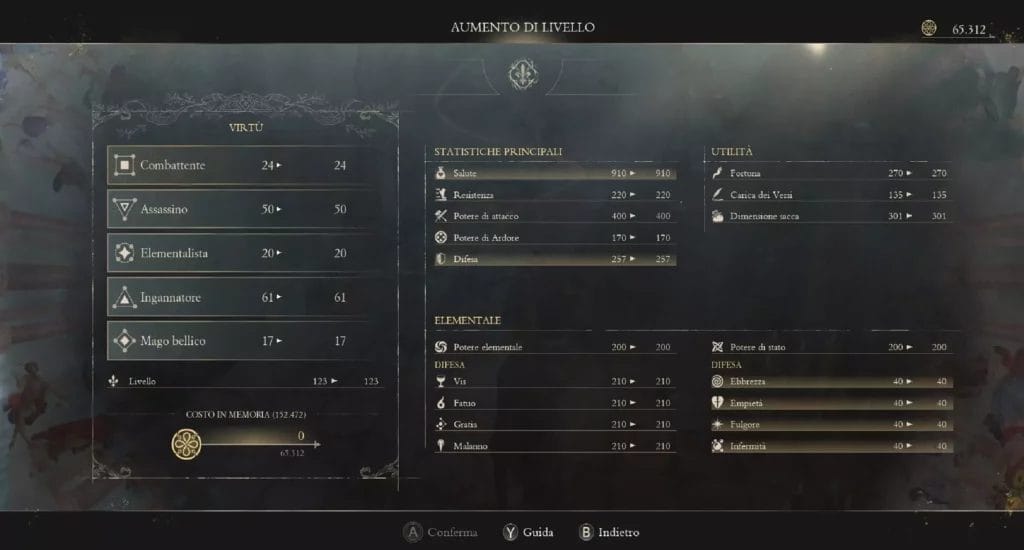
Task: Click the Potere elementale stat row
Action: (x=553, y=347)
